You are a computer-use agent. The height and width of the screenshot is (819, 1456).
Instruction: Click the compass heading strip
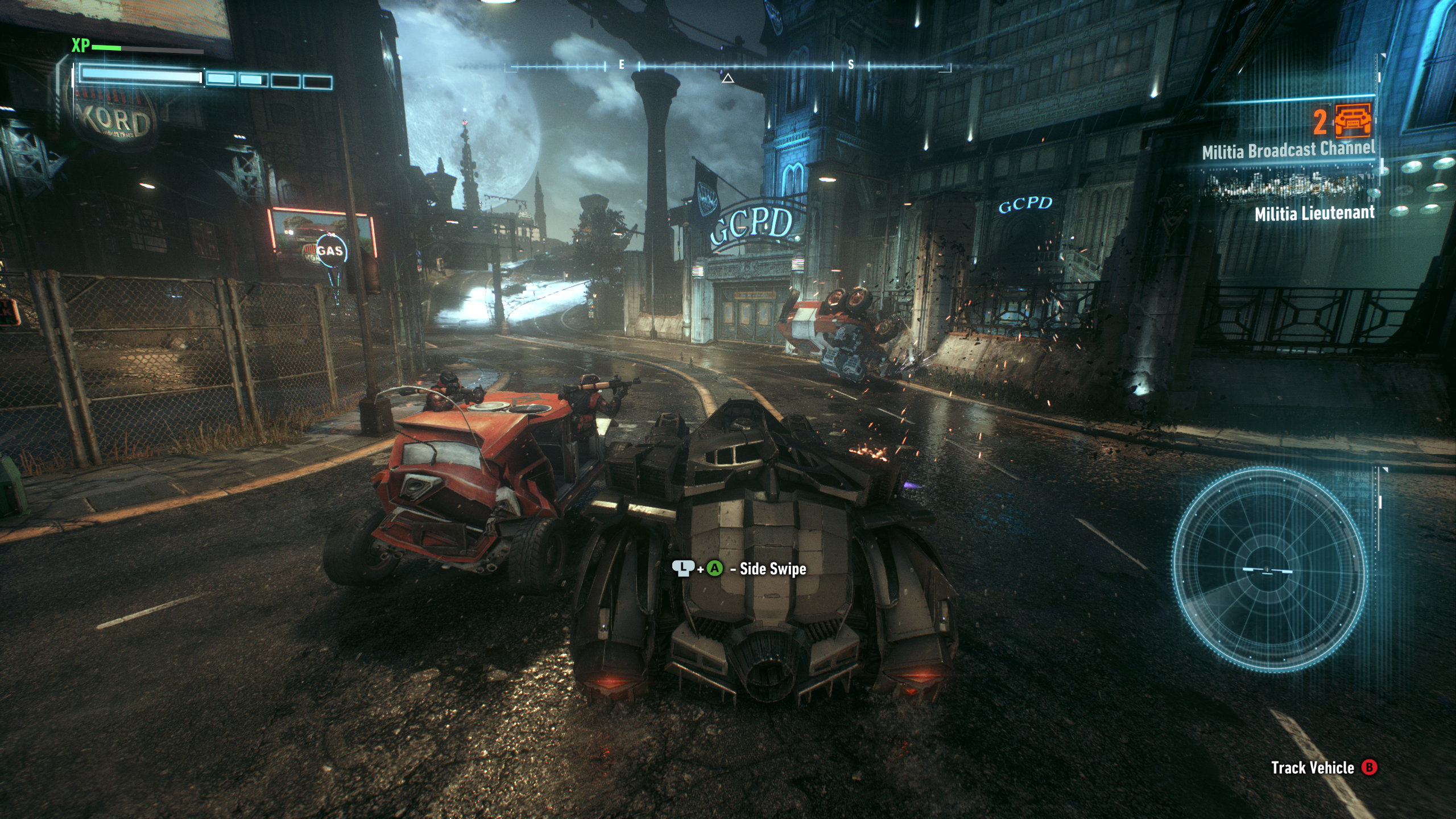pyautogui.click(x=727, y=67)
